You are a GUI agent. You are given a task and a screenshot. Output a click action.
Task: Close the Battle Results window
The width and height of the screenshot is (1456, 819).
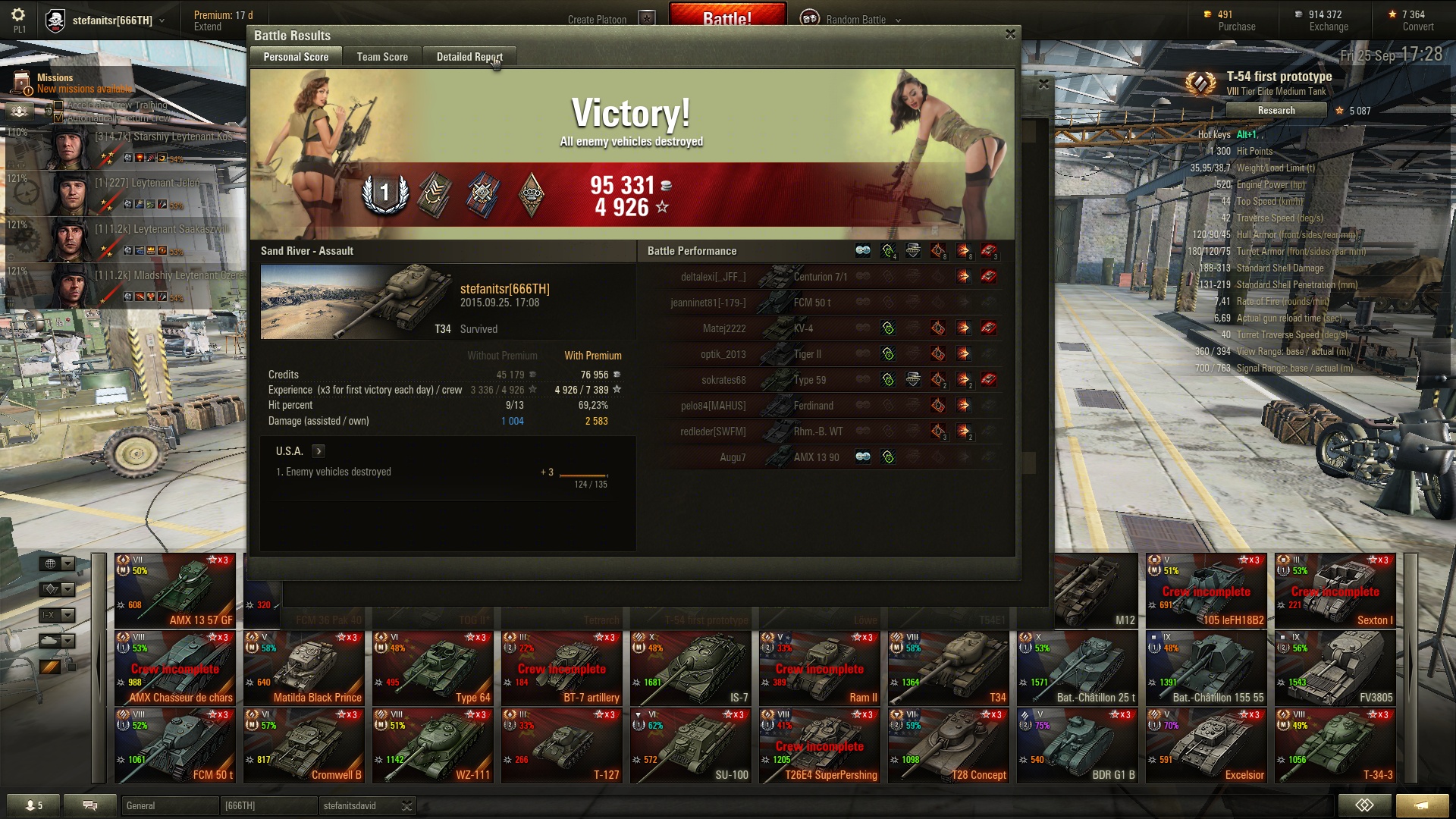tap(1010, 34)
